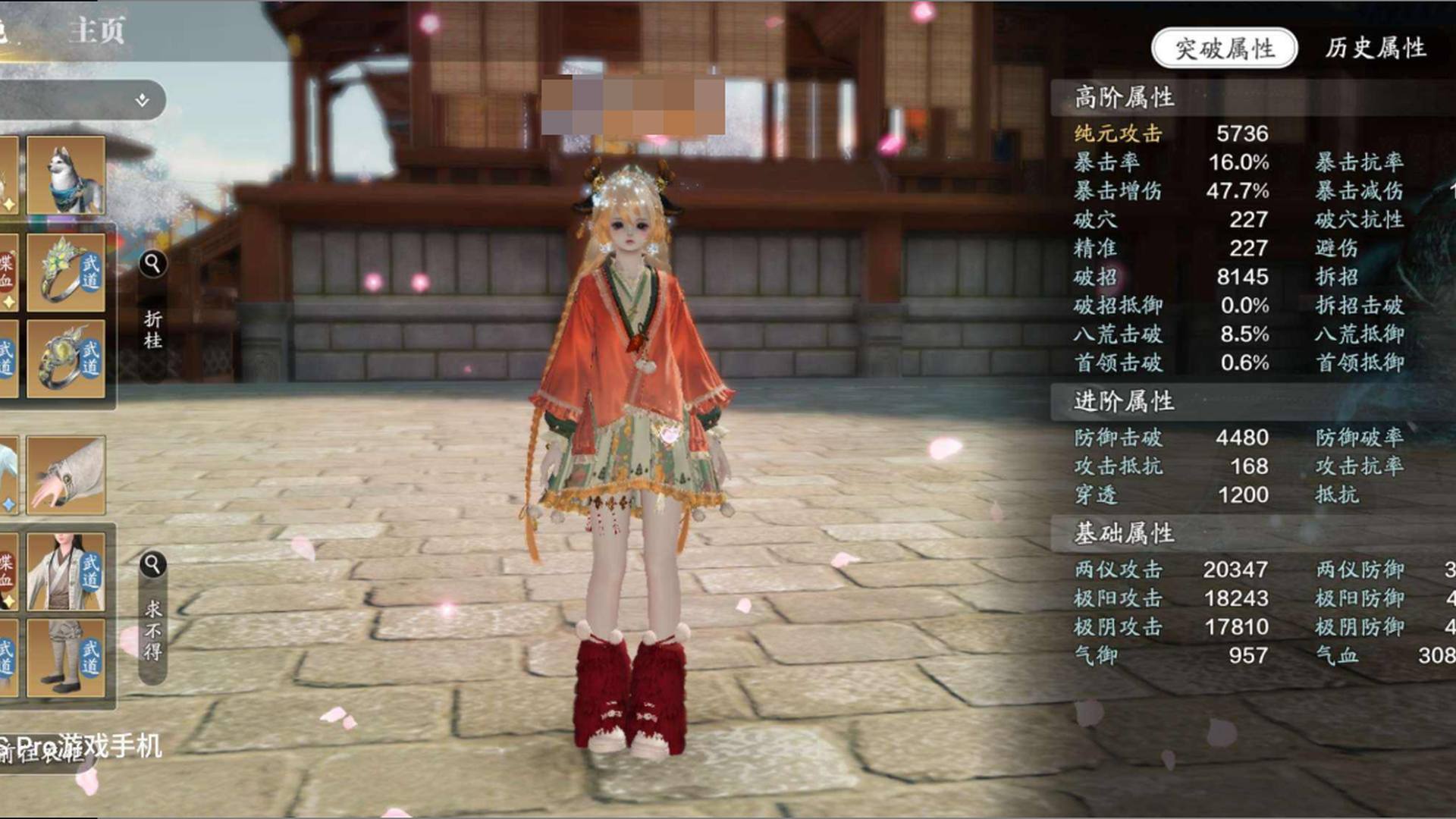Viewport: 1456px width, 819px height.
Task: Expand the dropdown with the down arrow
Action: 142,100
